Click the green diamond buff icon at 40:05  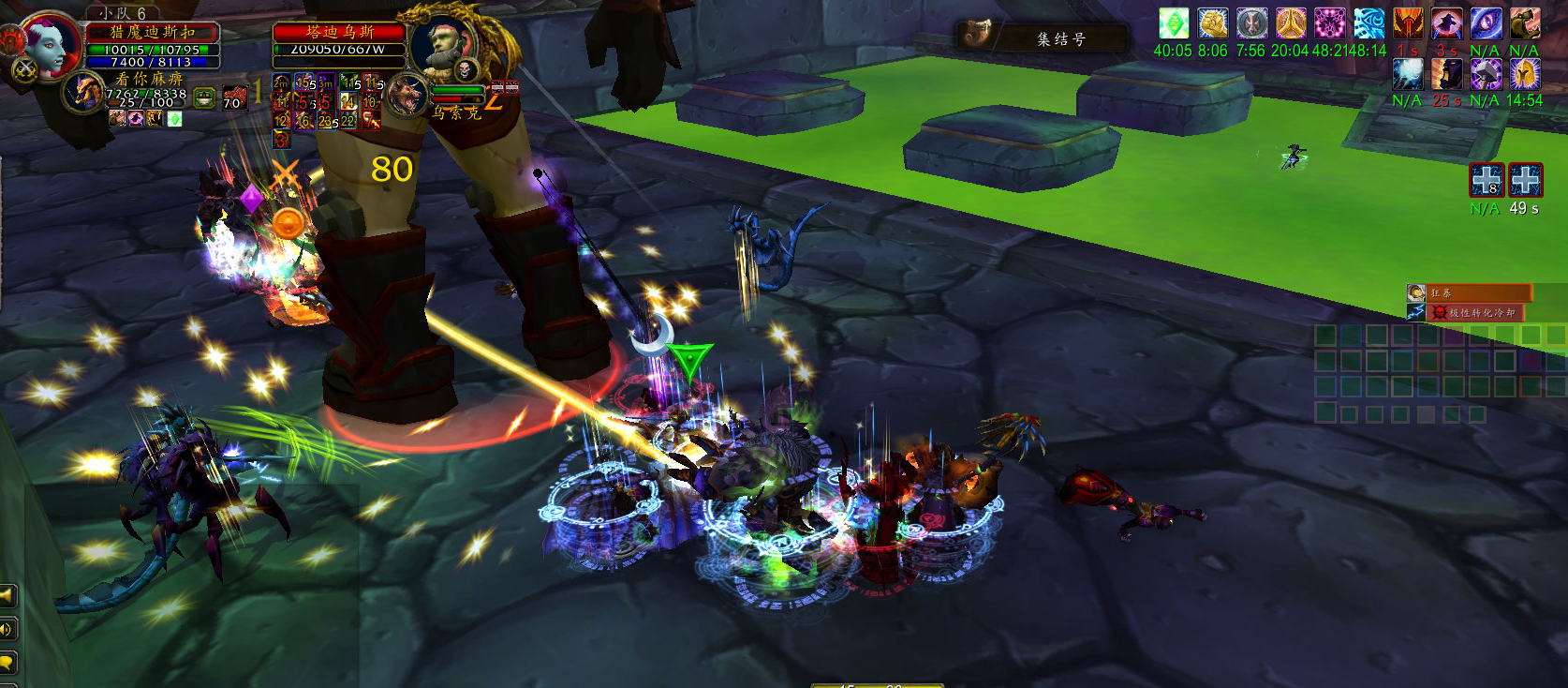tap(1173, 23)
